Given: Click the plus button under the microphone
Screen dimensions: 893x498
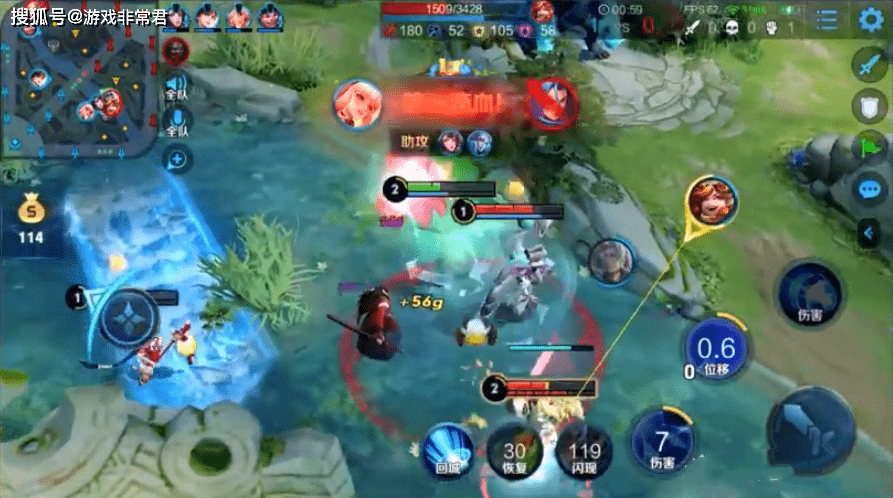Looking at the screenshot, I should (x=176, y=158).
